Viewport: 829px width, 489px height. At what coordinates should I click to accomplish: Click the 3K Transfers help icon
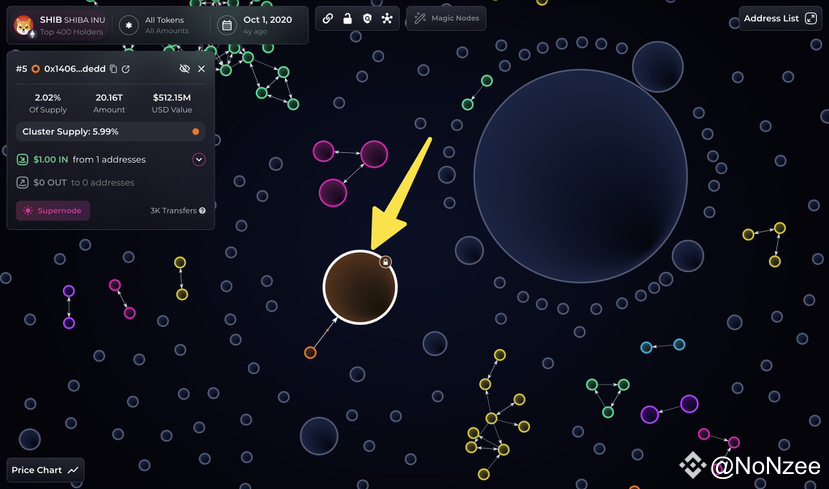(202, 211)
